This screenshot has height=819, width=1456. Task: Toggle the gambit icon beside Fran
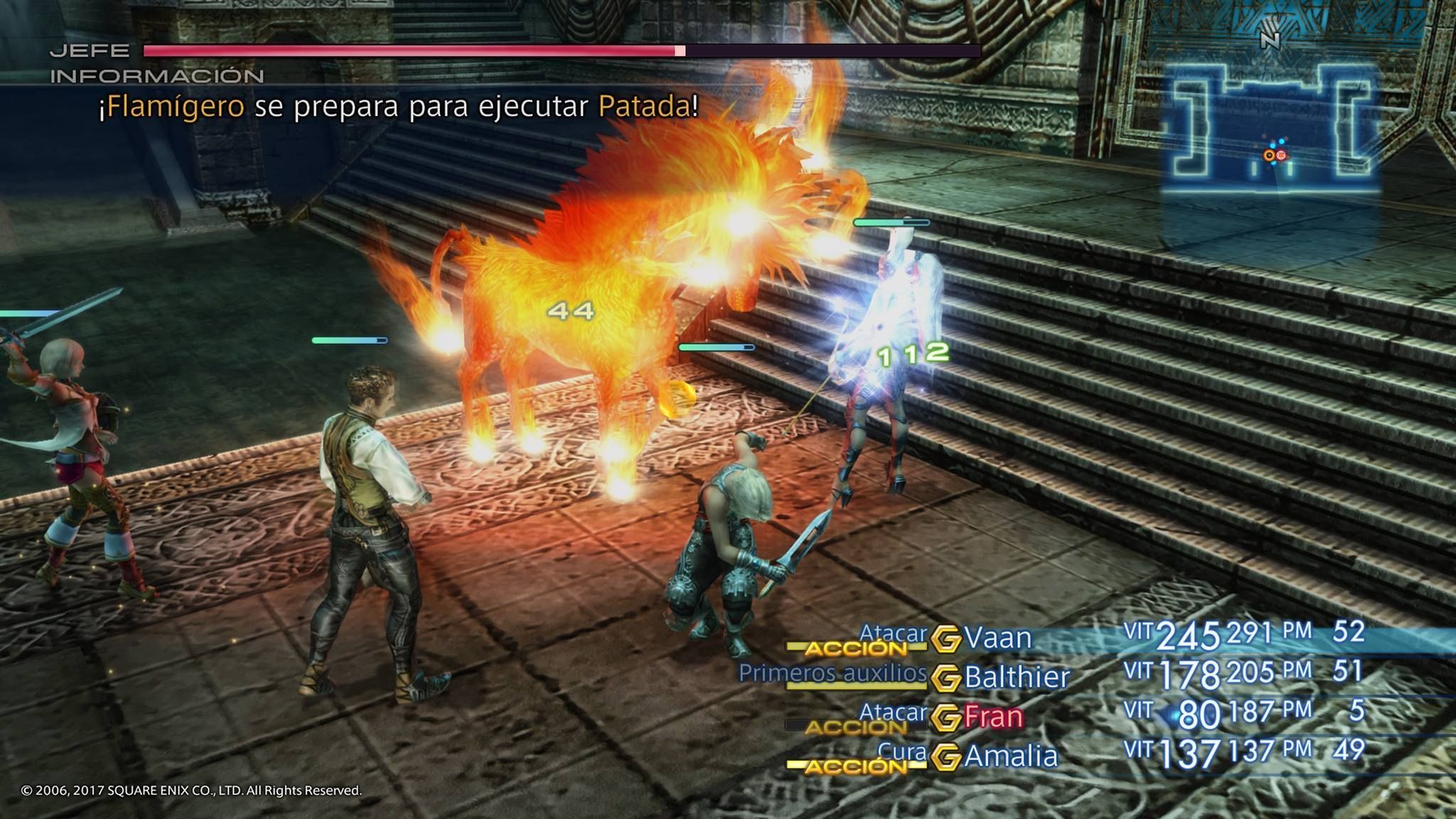pos(946,717)
